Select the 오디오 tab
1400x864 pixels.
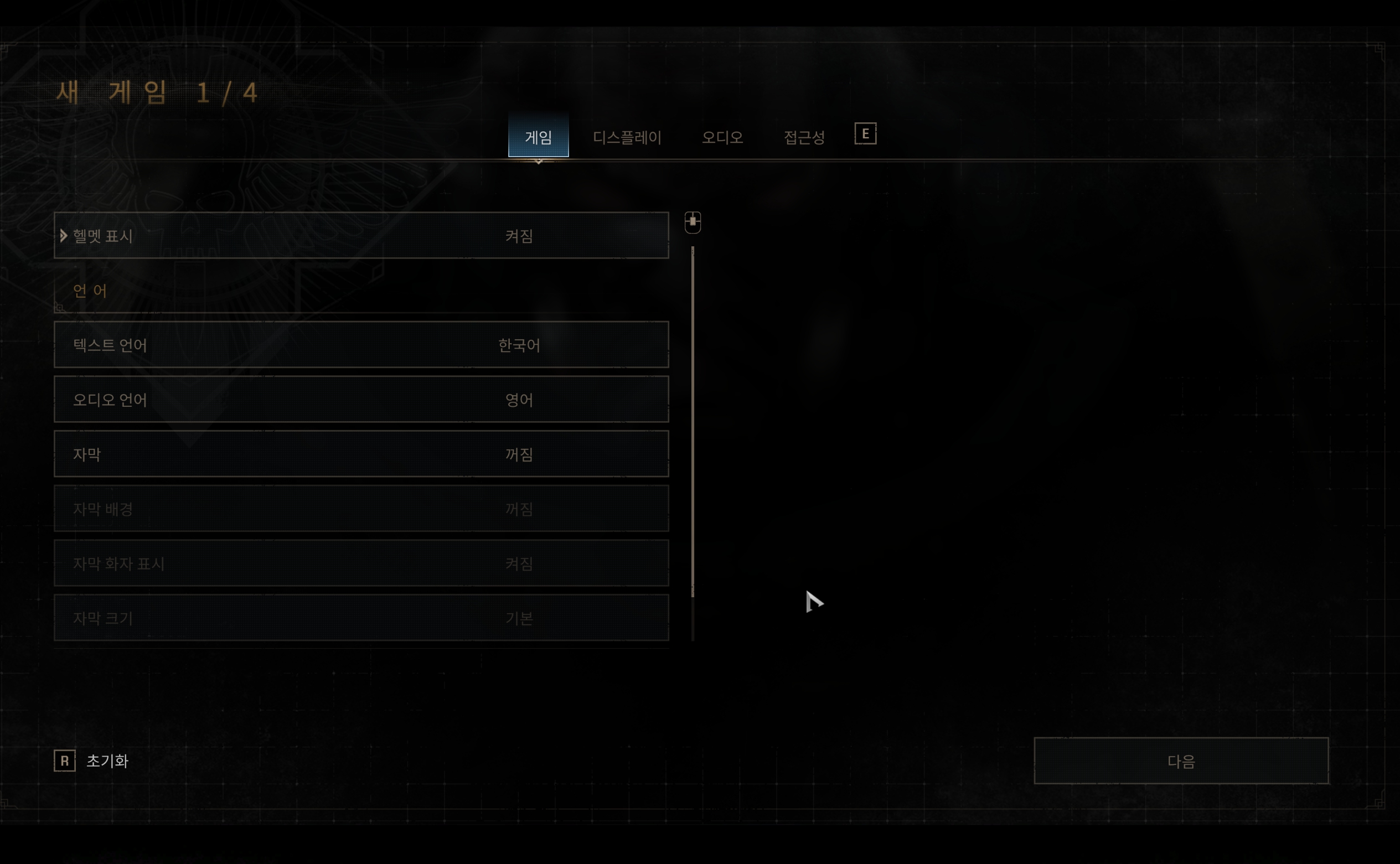click(x=722, y=137)
